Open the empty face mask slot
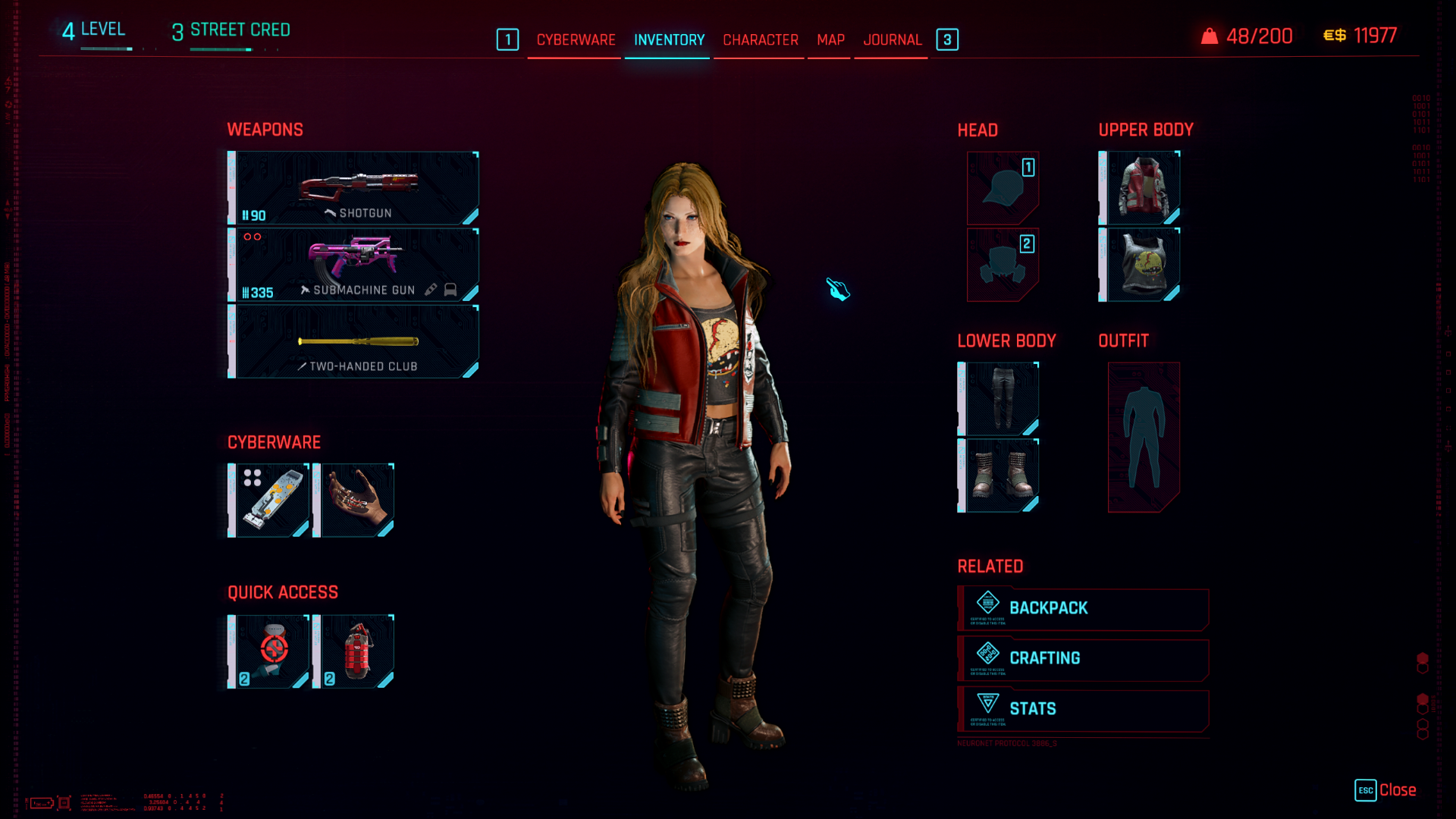The width and height of the screenshot is (1456, 819). click(x=1003, y=265)
